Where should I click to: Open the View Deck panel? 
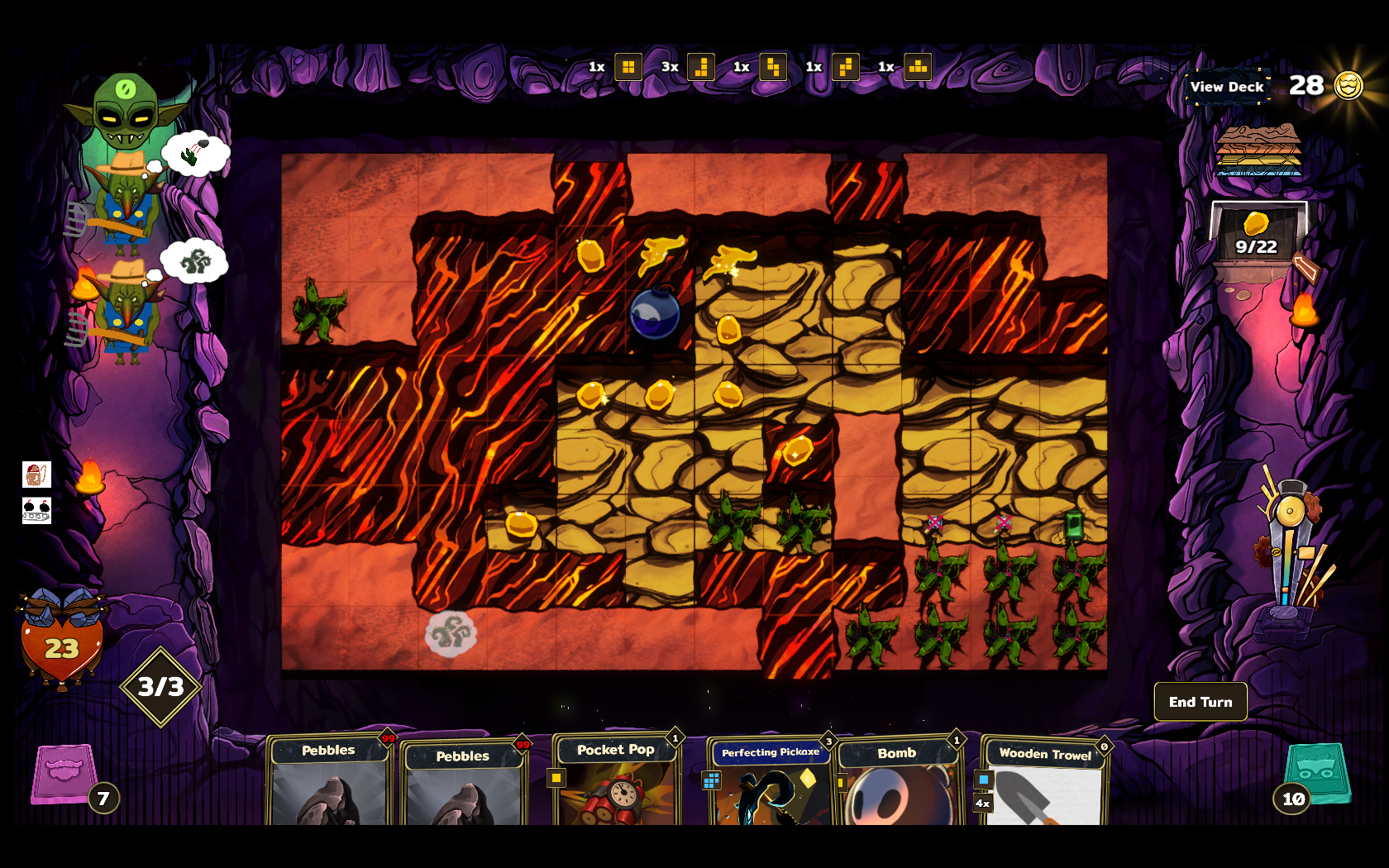1227,87
